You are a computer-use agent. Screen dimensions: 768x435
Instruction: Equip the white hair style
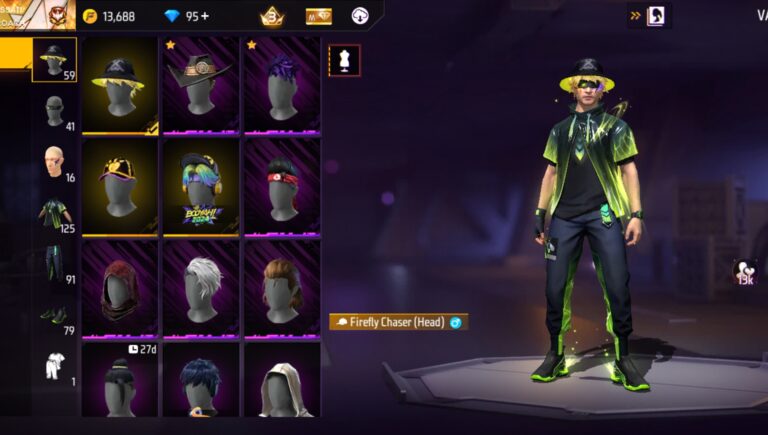tap(201, 286)
